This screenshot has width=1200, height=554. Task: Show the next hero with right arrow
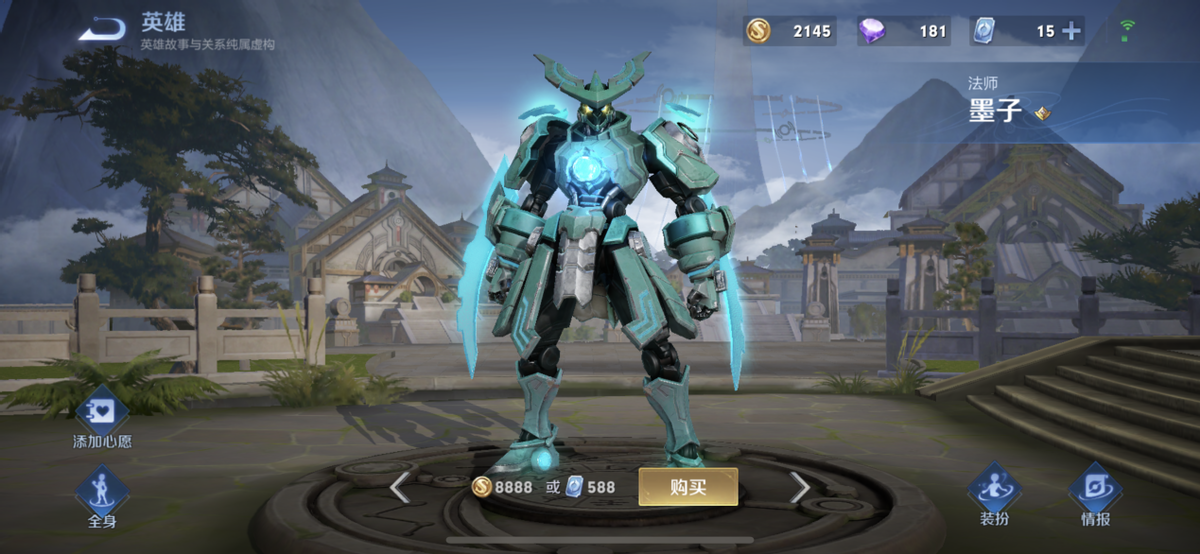(x=799, y=487)
